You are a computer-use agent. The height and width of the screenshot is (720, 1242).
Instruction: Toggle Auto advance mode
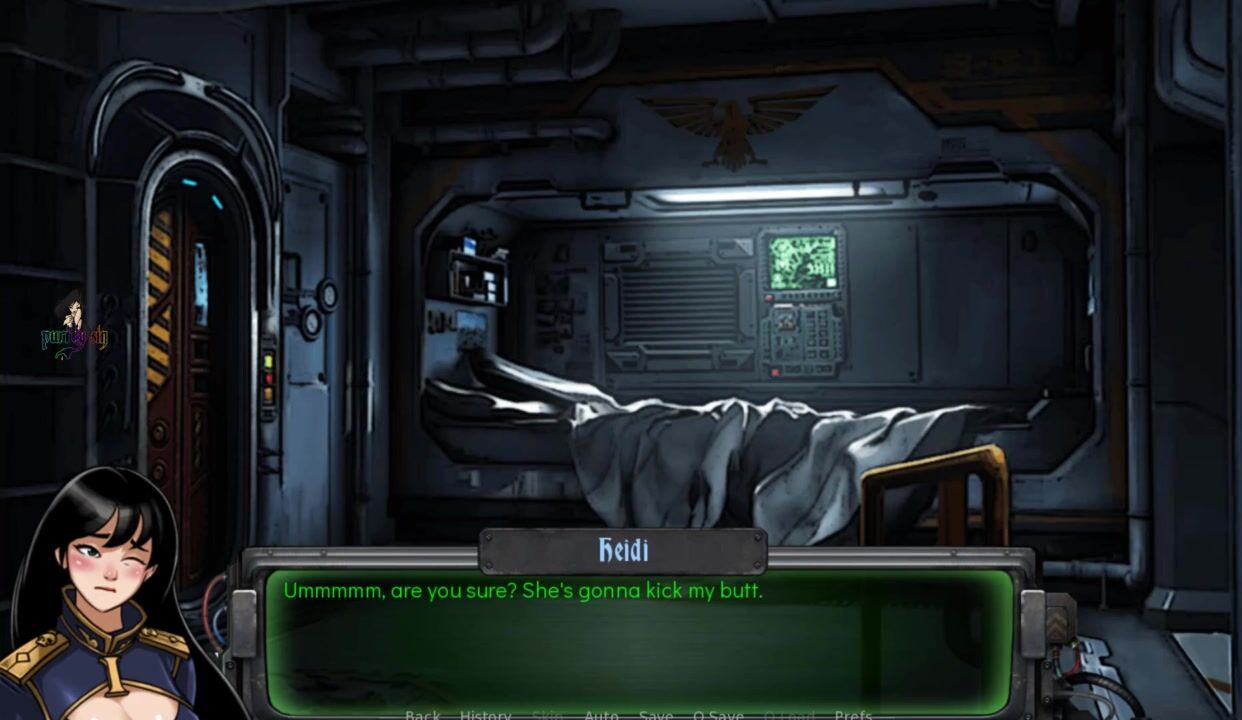tap(601, 715)
